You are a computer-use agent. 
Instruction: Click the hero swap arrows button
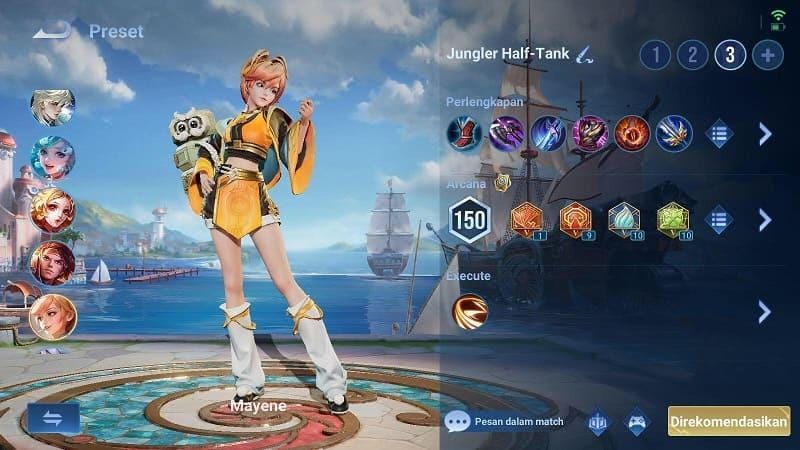[54, 417]
